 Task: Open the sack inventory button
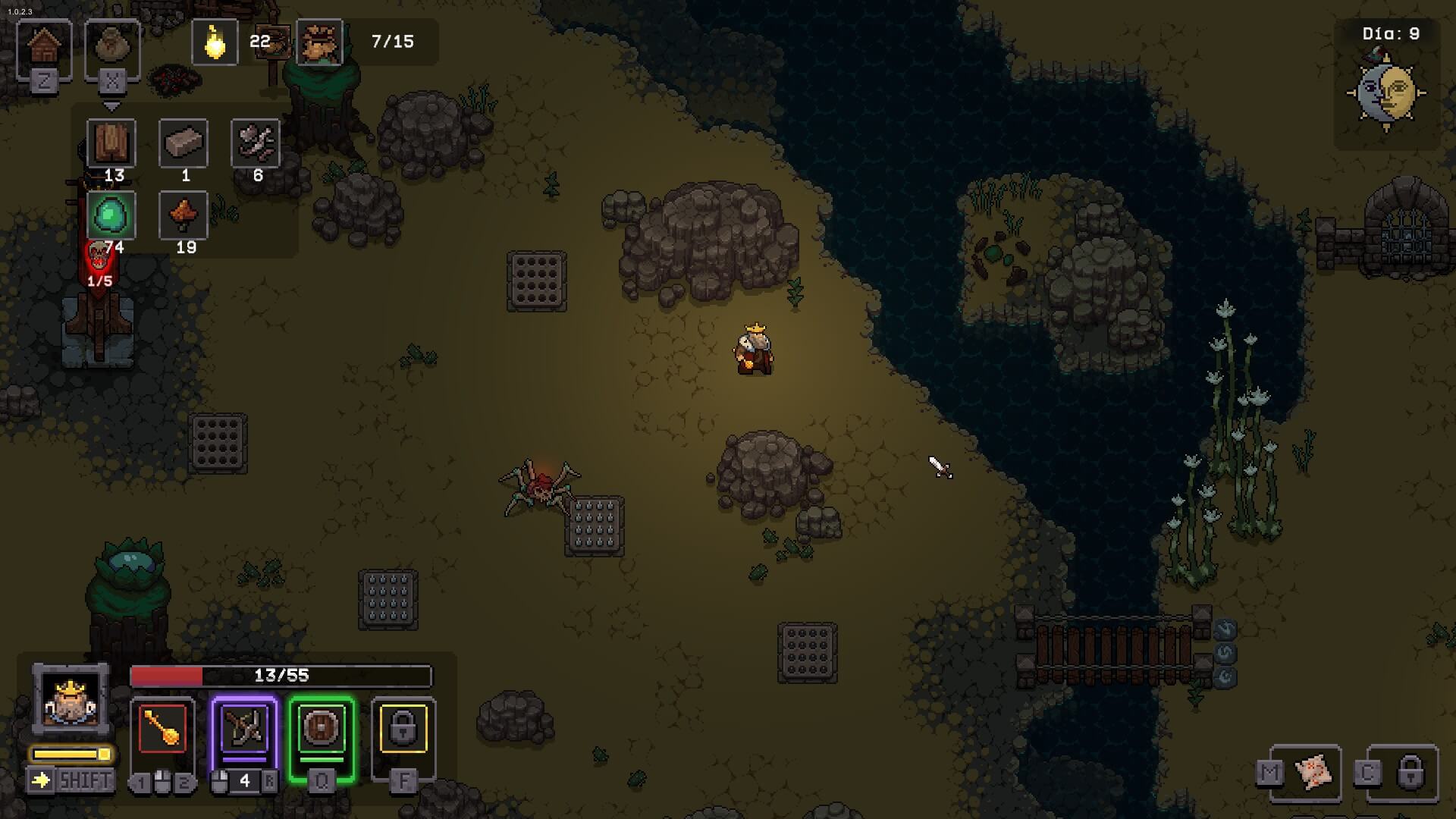tap(112, 48)
